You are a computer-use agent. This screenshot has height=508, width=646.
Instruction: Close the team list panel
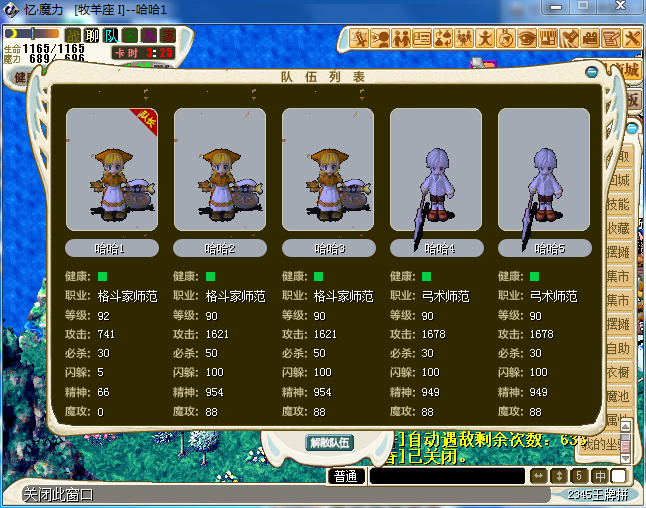[592, 72]
